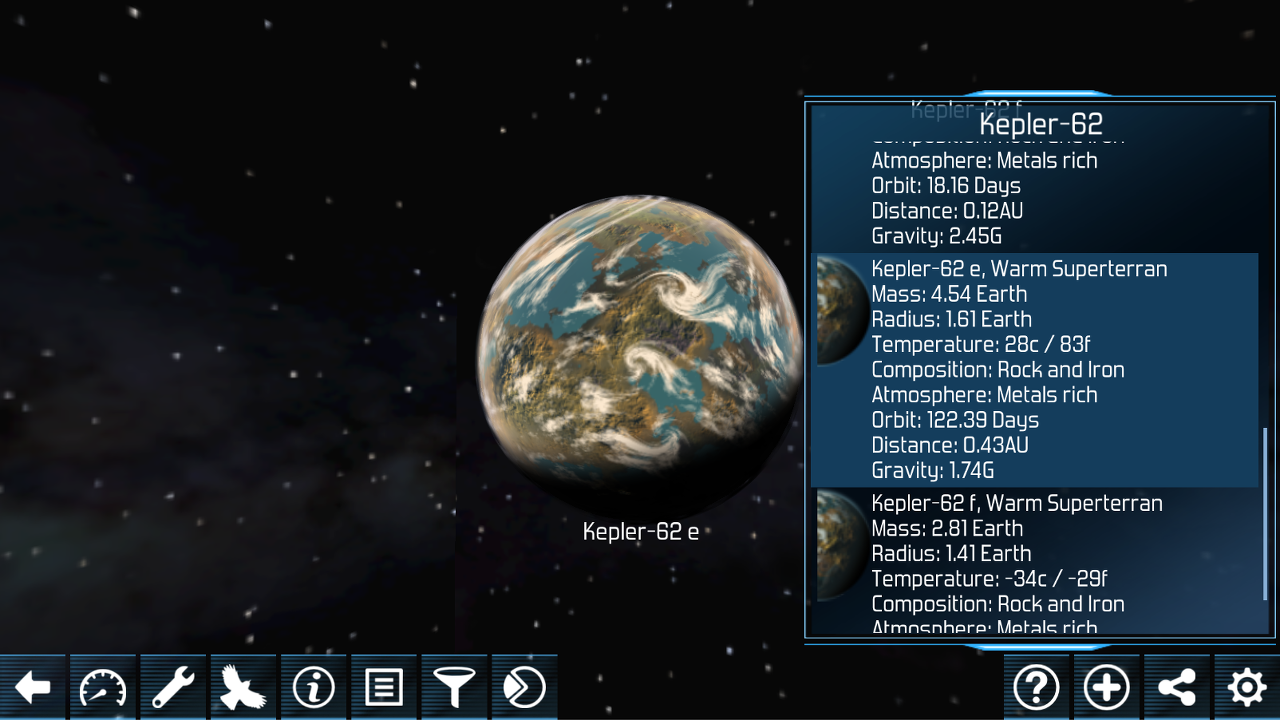Open the notes list icon
This screenshot has height=720, width=1280.
click(x=383, y=687)
